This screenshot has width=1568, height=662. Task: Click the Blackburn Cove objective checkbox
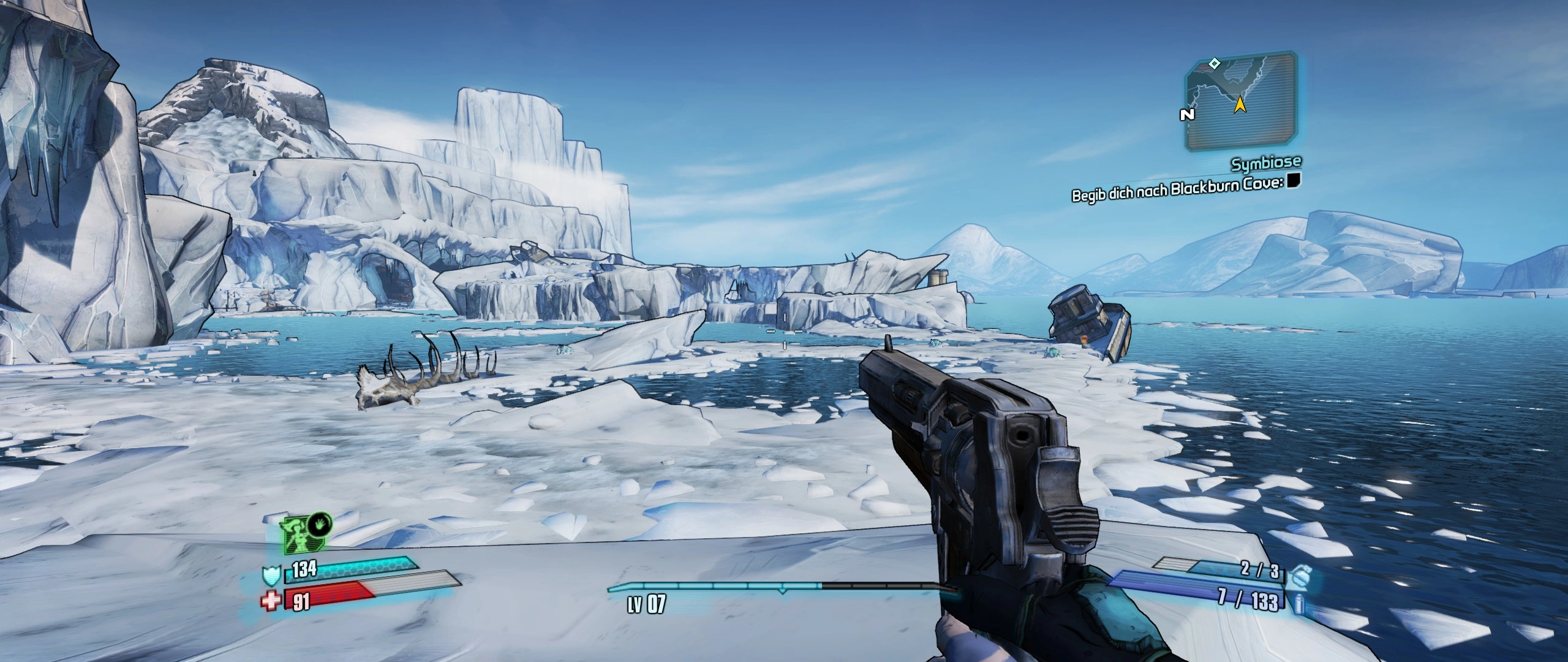pos(1292,180)
